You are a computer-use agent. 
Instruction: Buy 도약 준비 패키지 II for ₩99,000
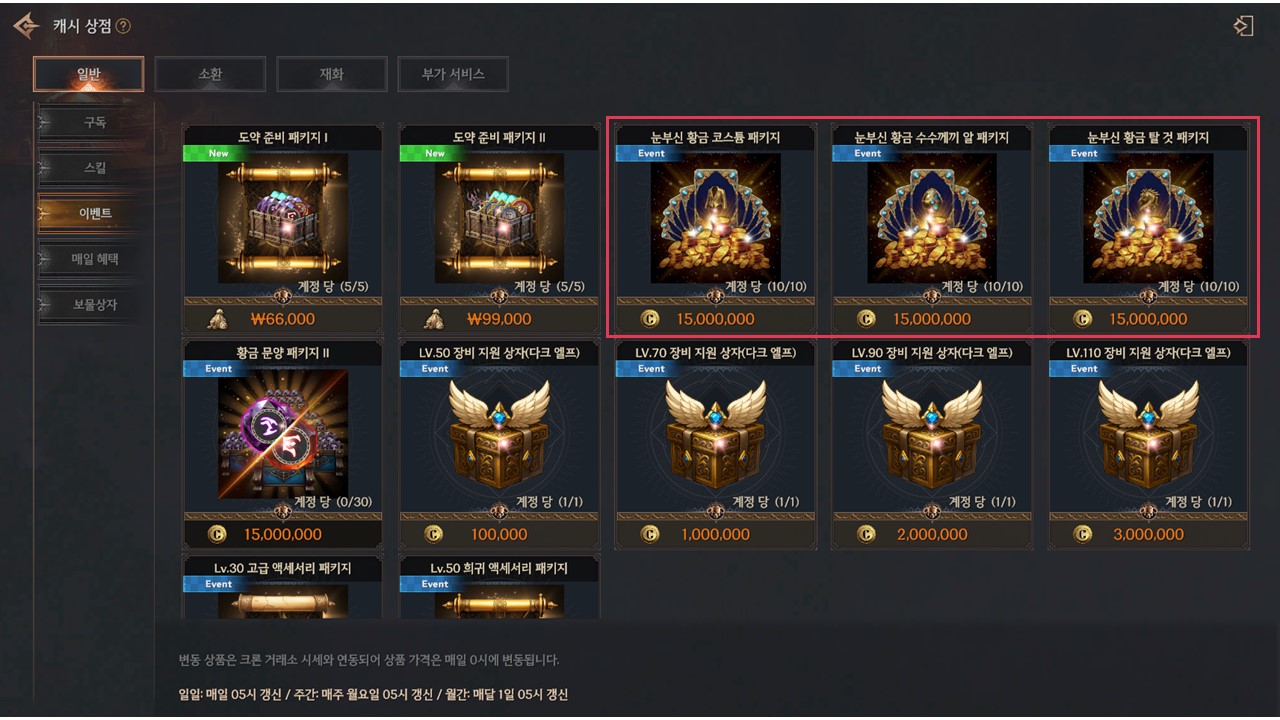coord(499,319)
